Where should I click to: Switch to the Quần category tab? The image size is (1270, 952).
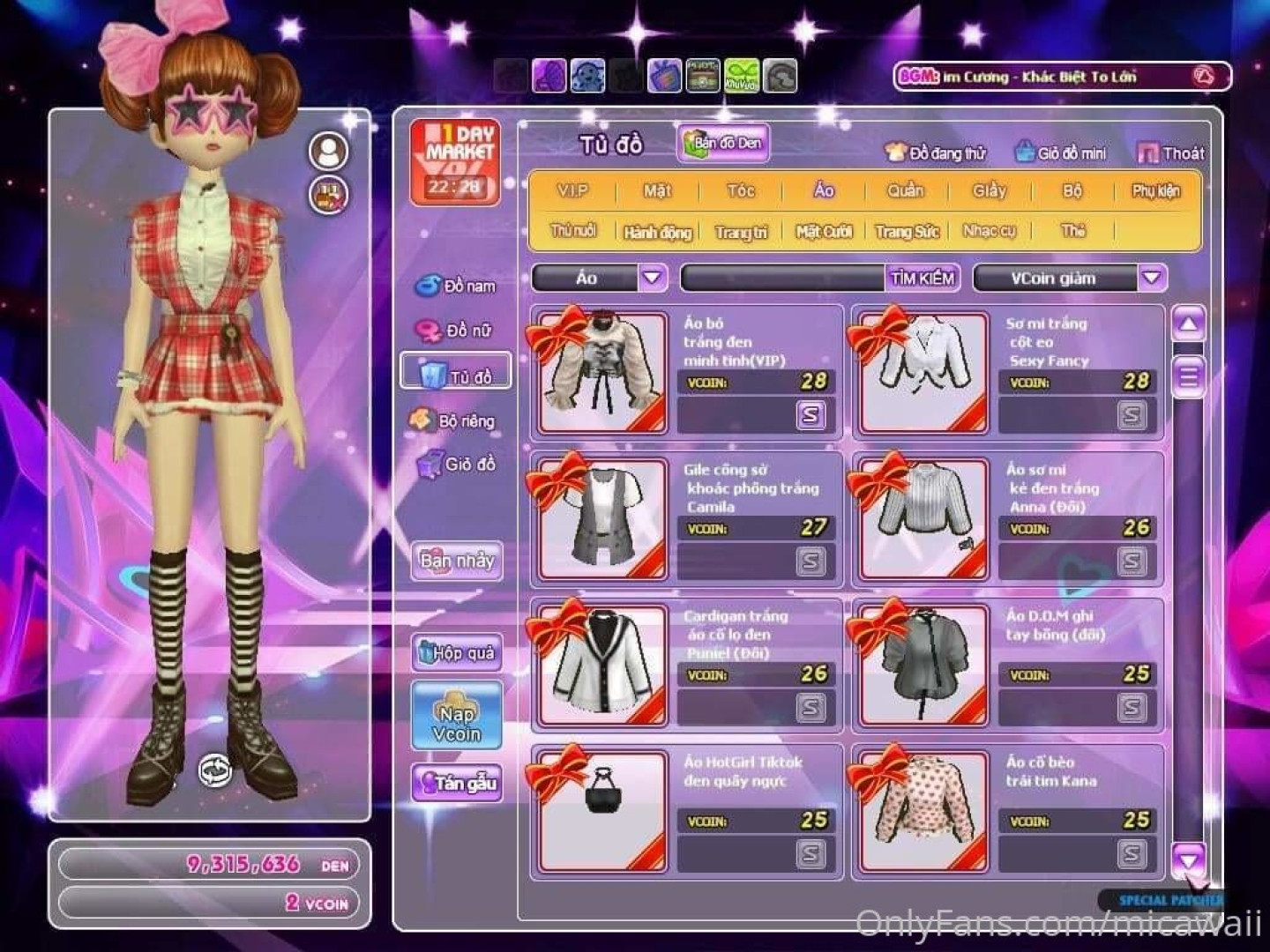[905, 191]
